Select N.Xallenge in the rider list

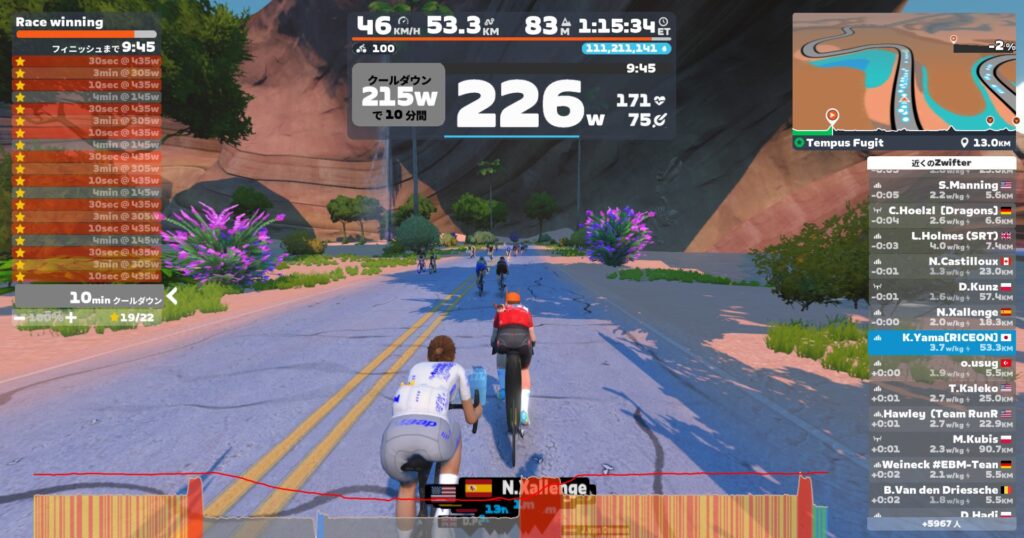[x=941, y=316]
